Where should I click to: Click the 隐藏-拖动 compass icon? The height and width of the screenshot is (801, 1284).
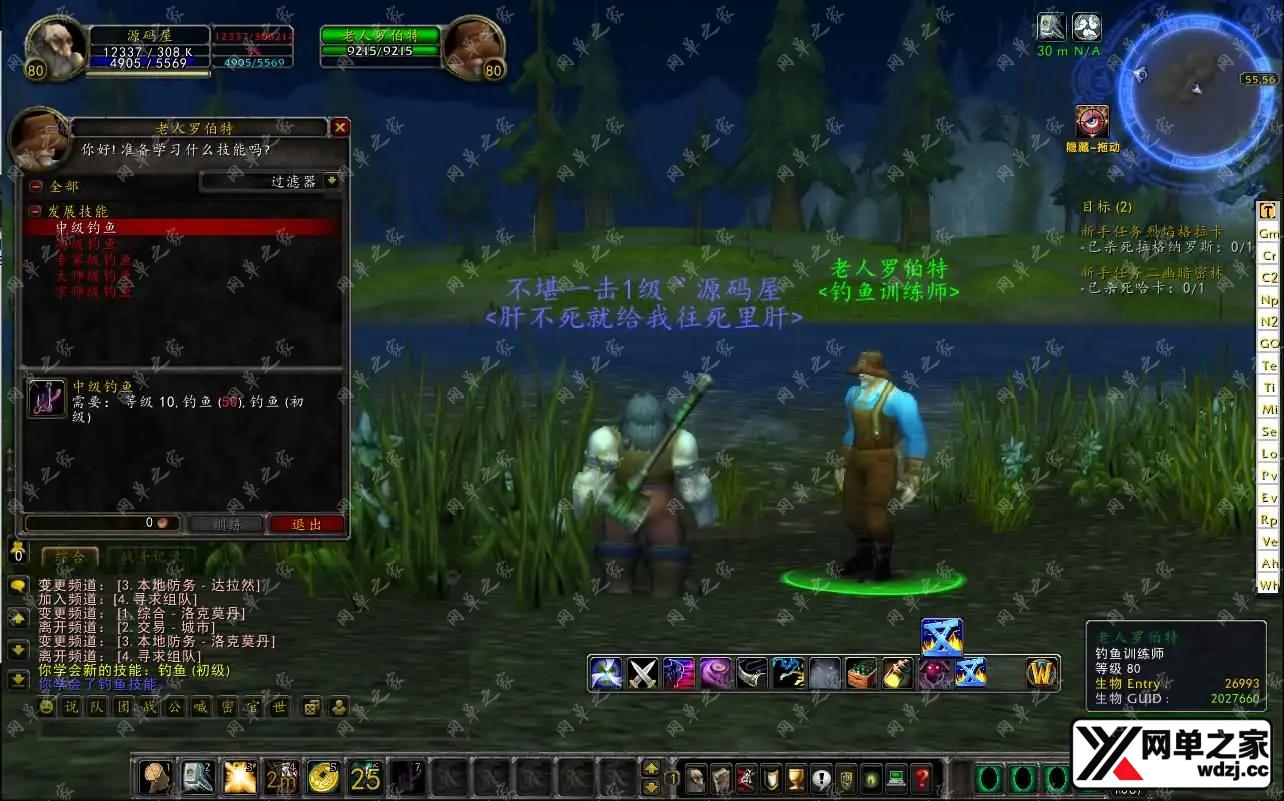coord(1091,122)
